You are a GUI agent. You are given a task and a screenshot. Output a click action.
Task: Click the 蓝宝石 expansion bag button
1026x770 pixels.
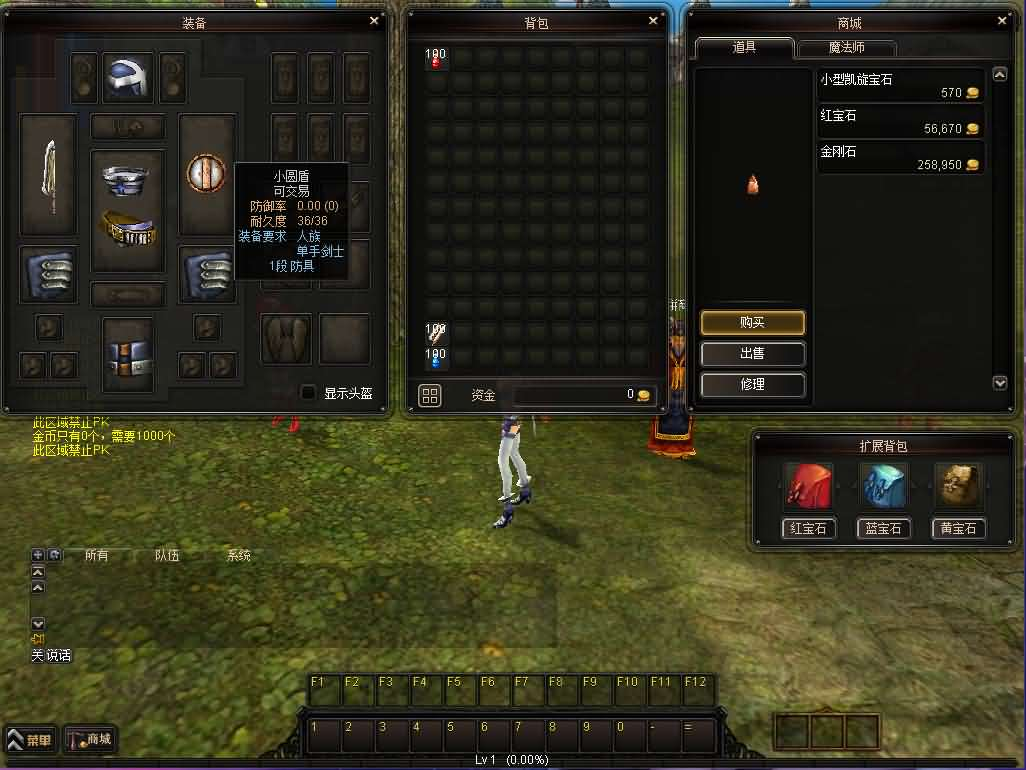click(x=883, y=528)
